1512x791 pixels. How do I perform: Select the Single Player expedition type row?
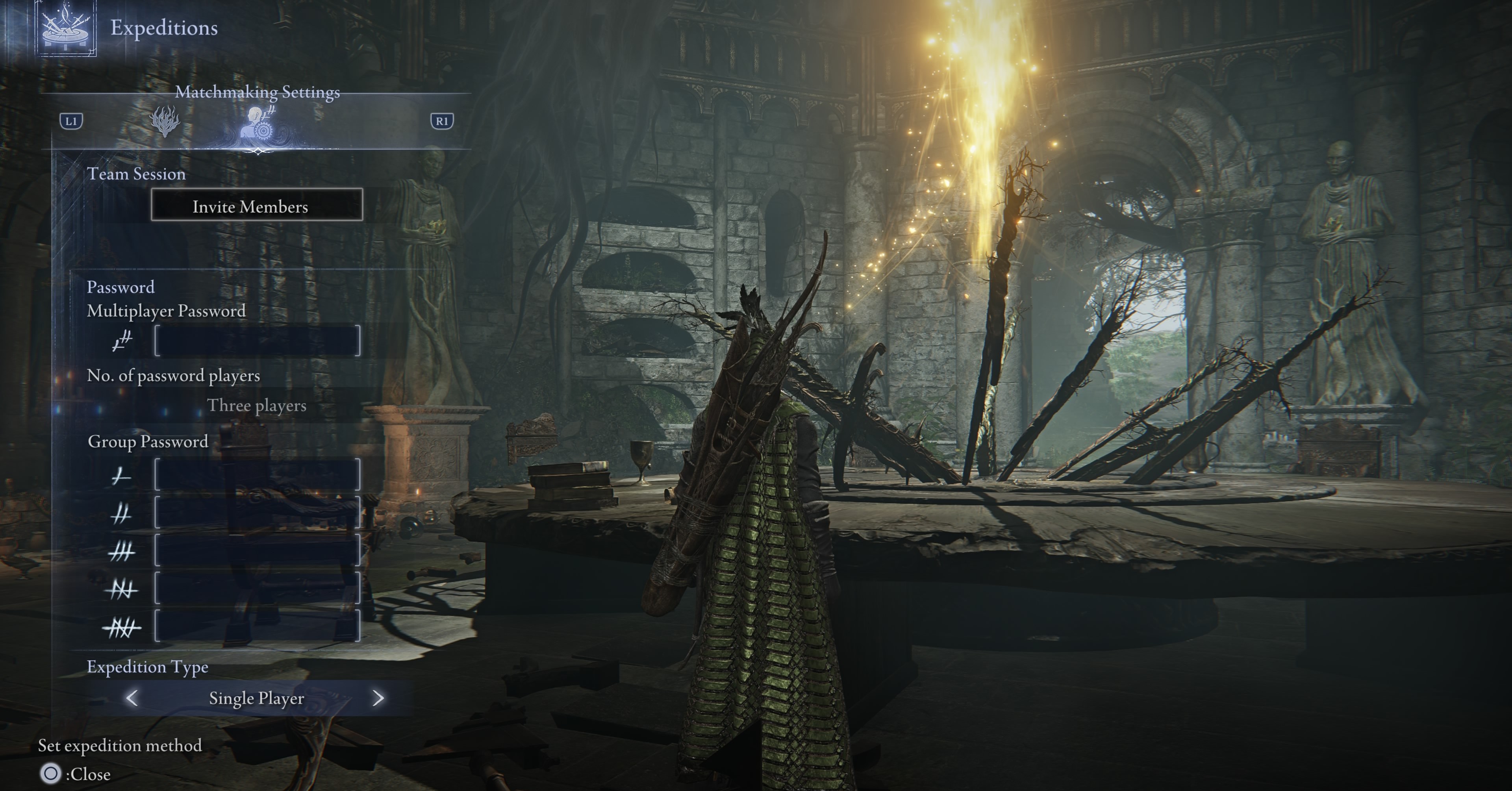tap(256, 698)
